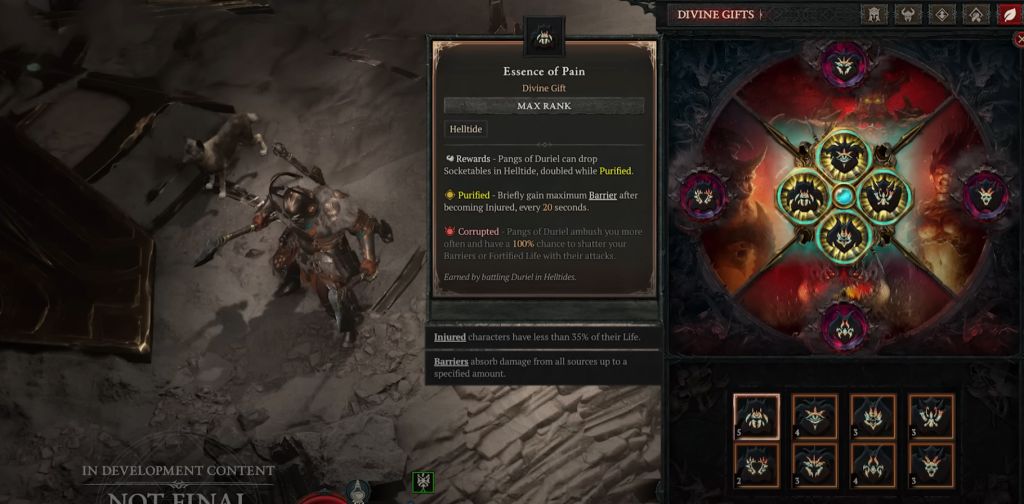Click the left purple corrupted wheel slot
1024x504 pixels.
[703, 195]
